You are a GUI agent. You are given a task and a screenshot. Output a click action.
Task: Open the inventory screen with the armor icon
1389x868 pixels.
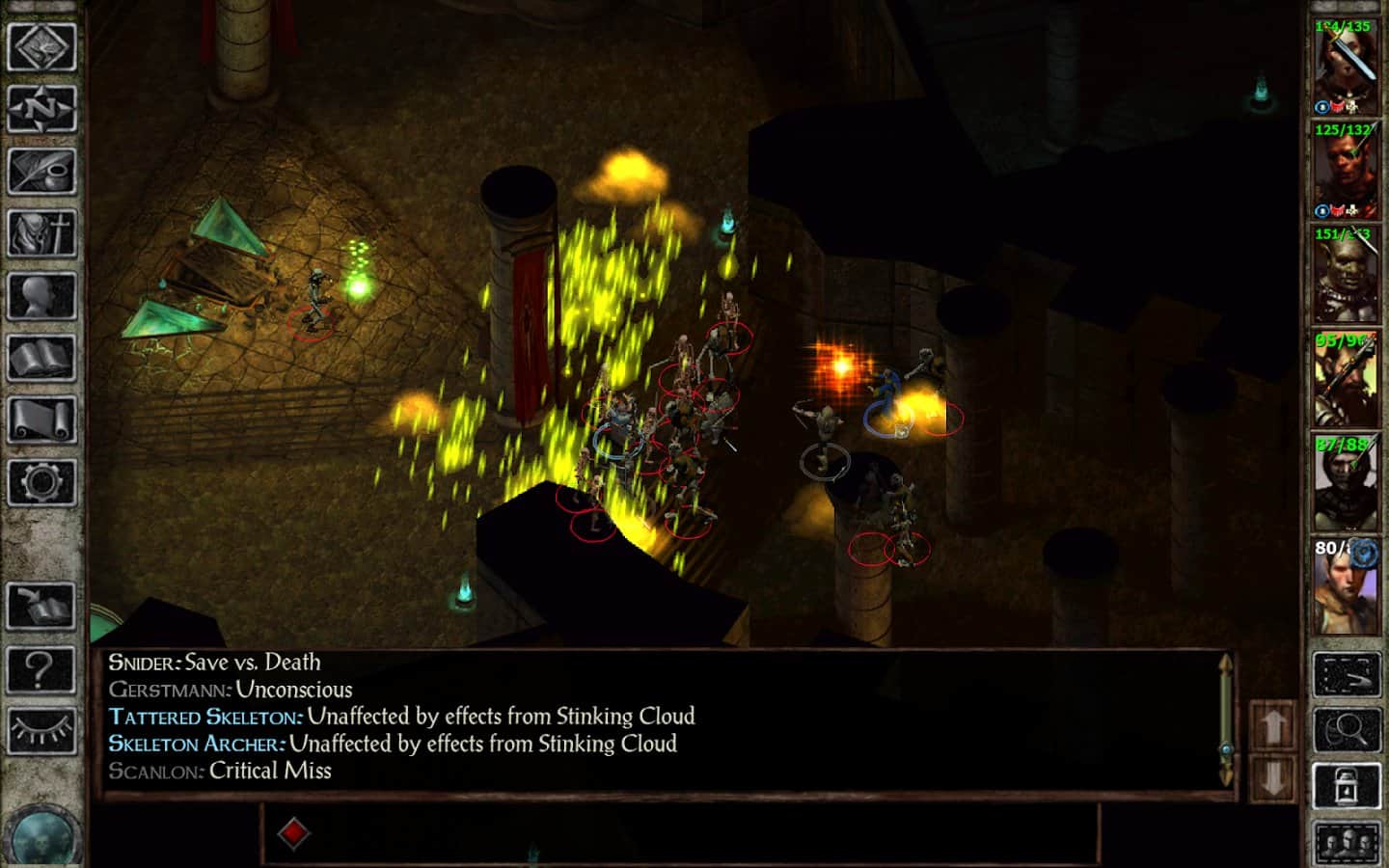coord(41,233)
